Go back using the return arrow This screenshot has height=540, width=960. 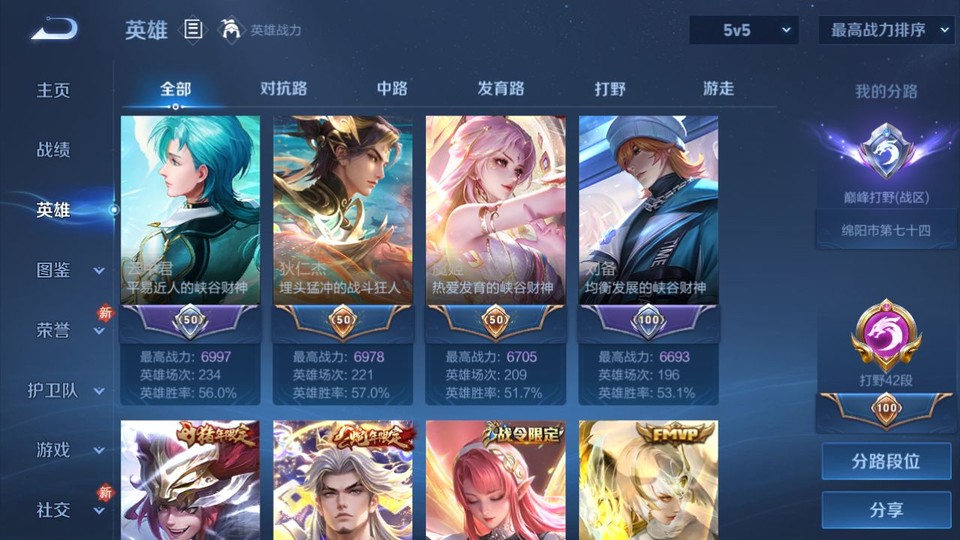(54, 30)
